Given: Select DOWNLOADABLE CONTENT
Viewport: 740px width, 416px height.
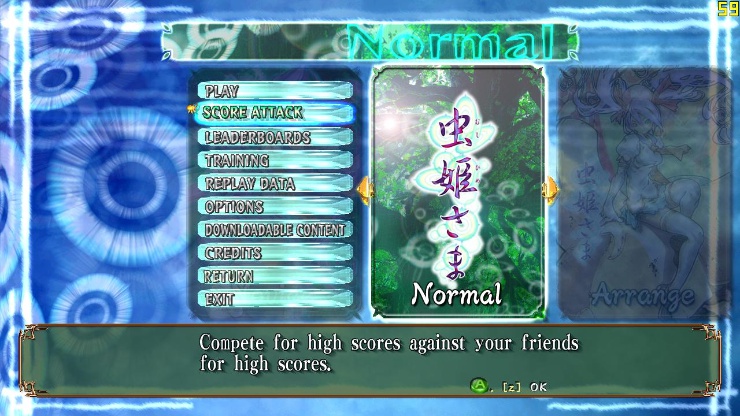Looking at the screenshot, I should click(274, 230).
